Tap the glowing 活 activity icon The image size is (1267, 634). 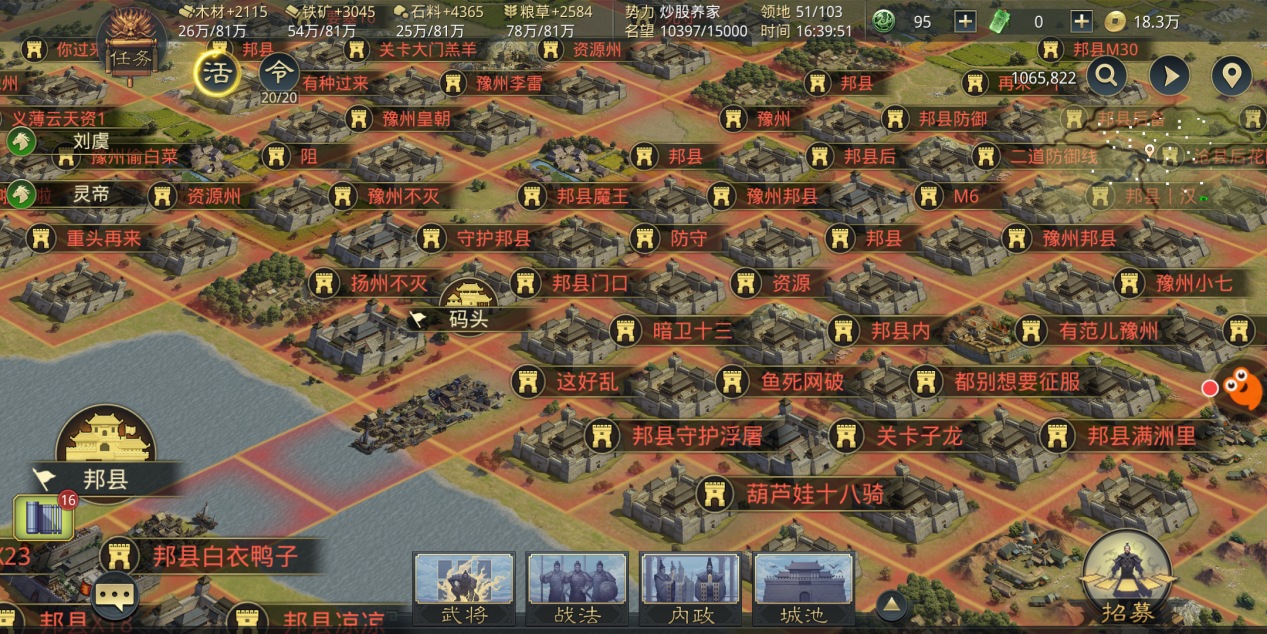[x=216, y=73]
